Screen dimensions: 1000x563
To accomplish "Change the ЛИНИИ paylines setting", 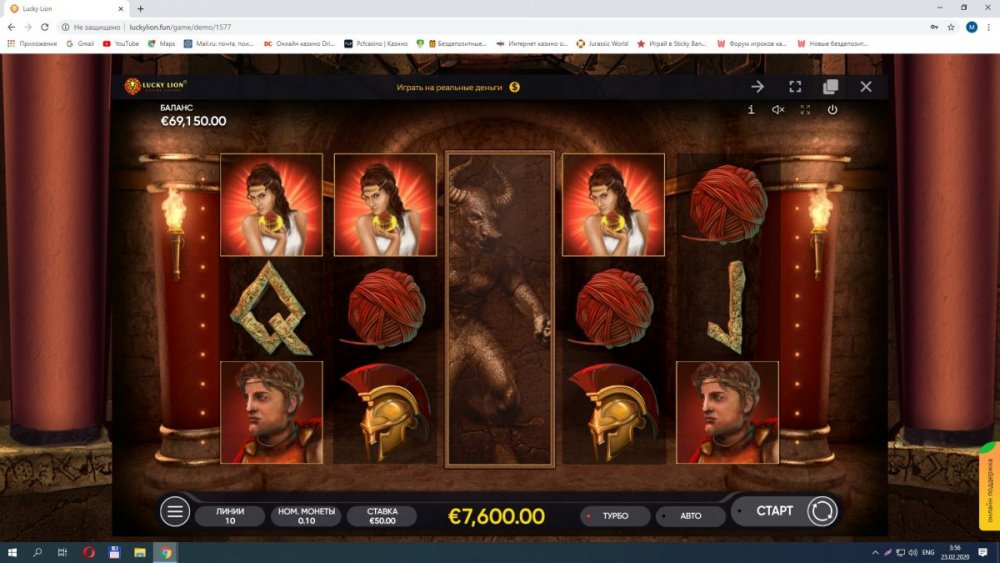I will [x=230, y=516].
